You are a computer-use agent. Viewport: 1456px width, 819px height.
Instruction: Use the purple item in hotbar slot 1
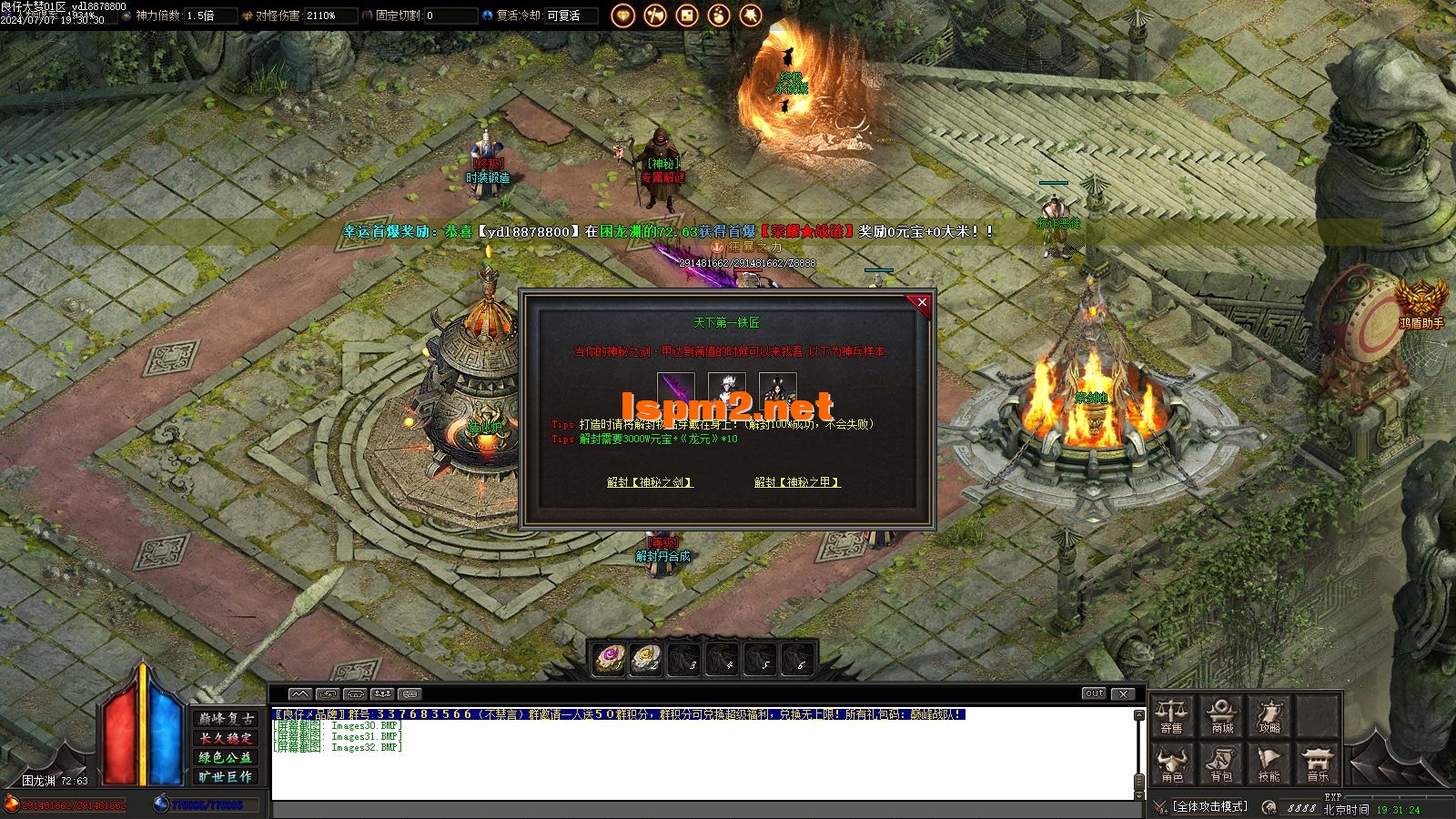click(609, 658)
